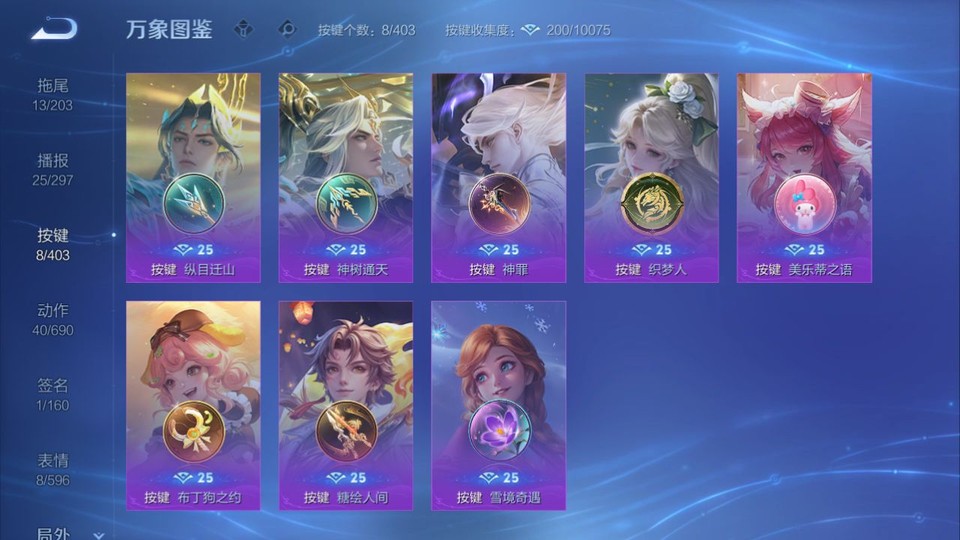Open the 播报 category
Image resolution: width=960 pixels, height=540 pixels.
pos(53,169)
